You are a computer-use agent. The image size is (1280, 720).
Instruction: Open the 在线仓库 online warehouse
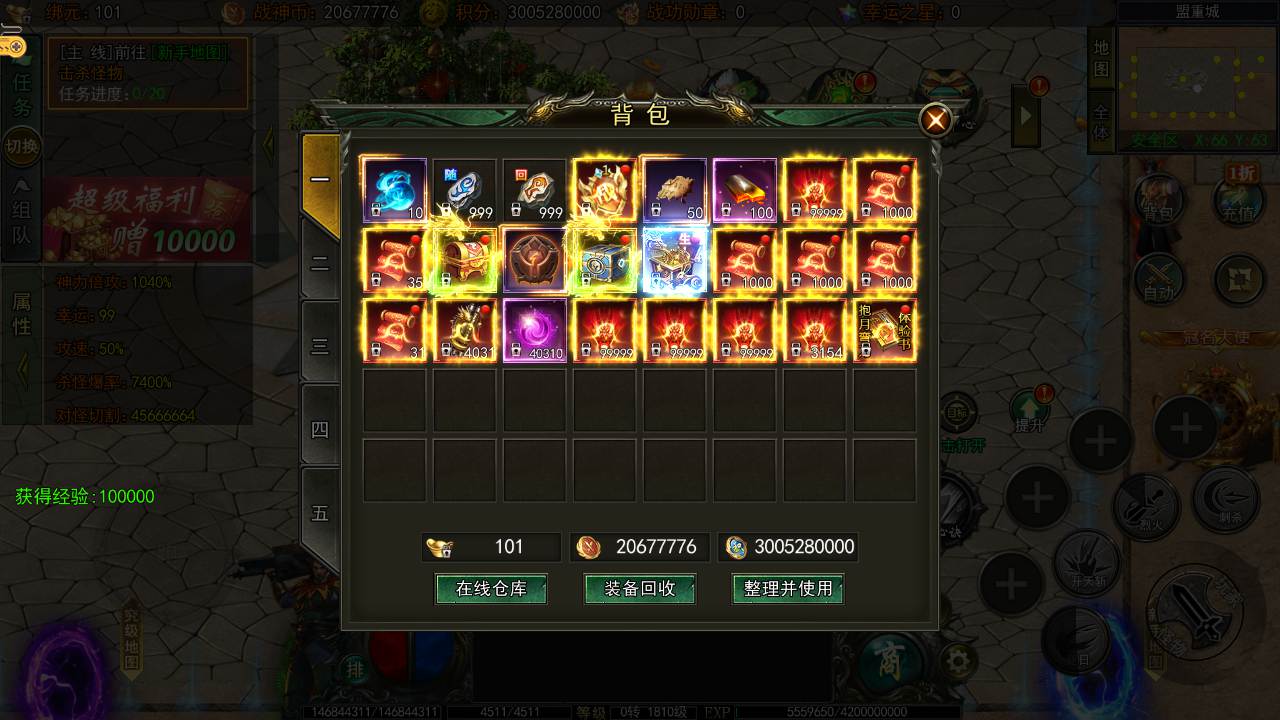(x=491, y=589)
